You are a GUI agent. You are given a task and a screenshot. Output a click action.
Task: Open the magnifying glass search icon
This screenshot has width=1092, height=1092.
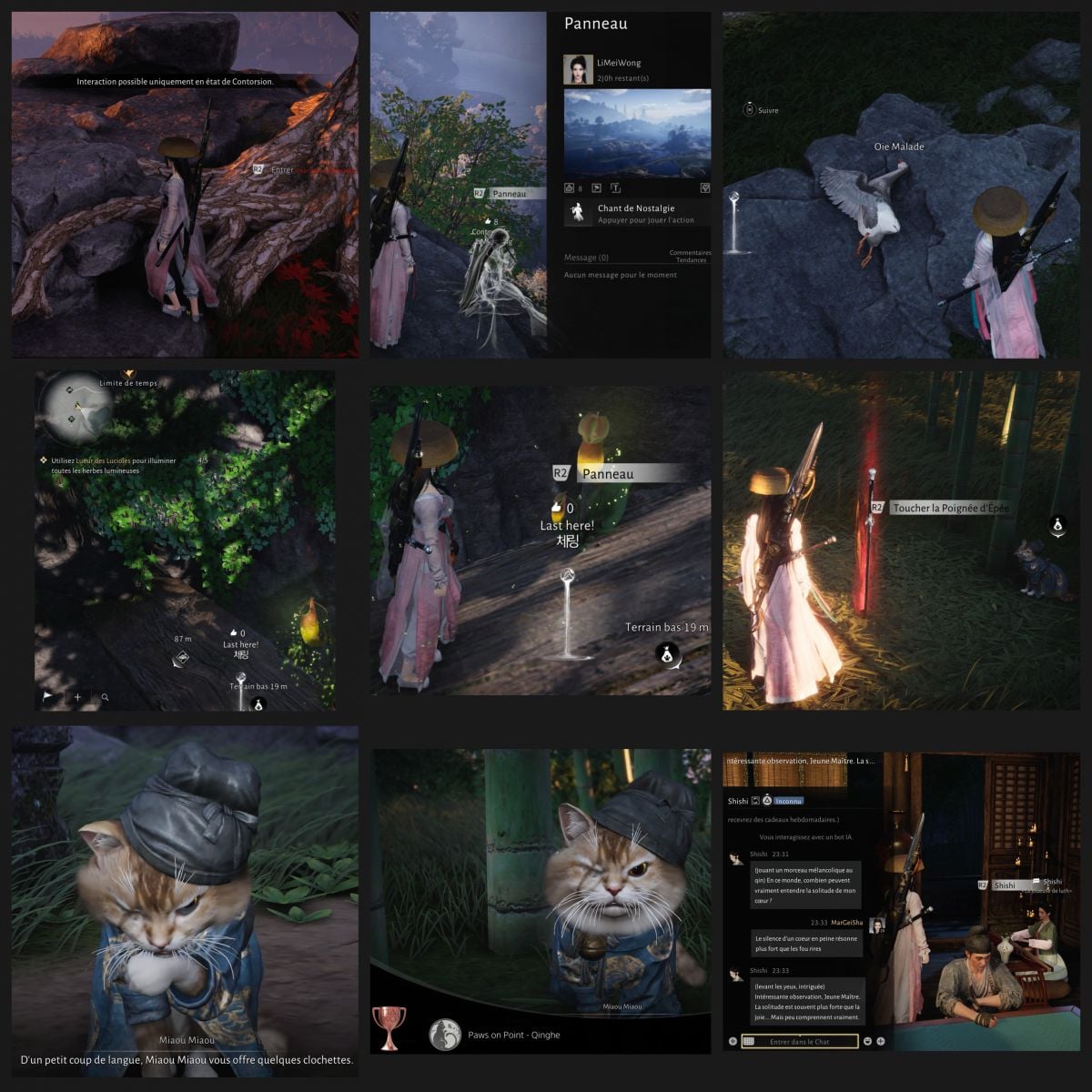(x=106, y=697)
